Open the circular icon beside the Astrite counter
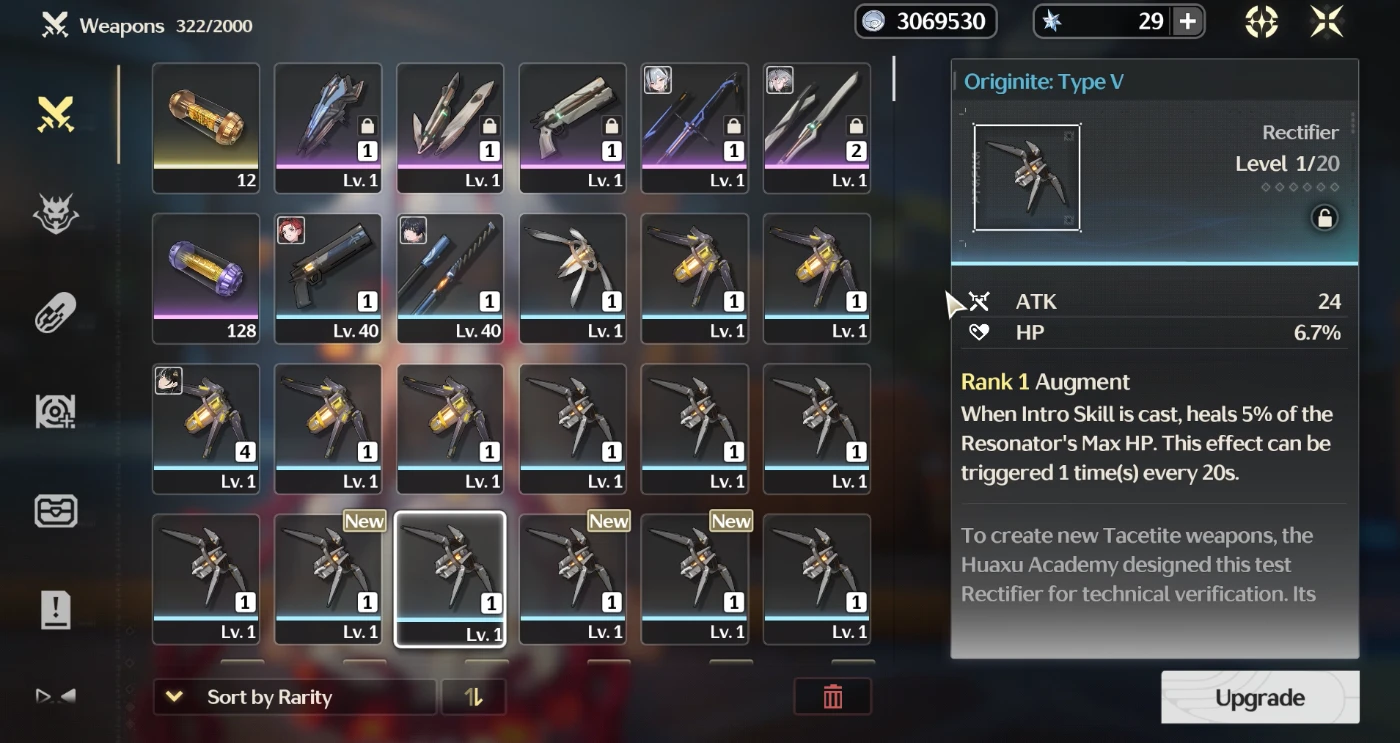Screen dimensions: 1400x743 (x=1261, y=22)
